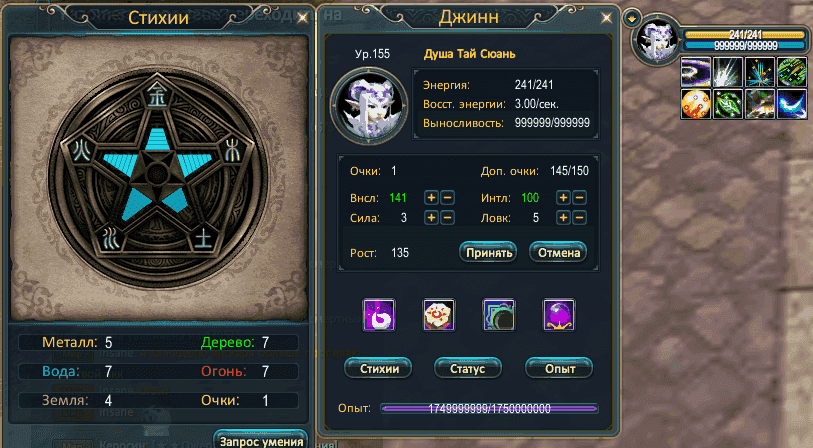Viewport: 813px width, 448px height.
Task: Confirm stats with the Принять button
Action: pos(487,252)
